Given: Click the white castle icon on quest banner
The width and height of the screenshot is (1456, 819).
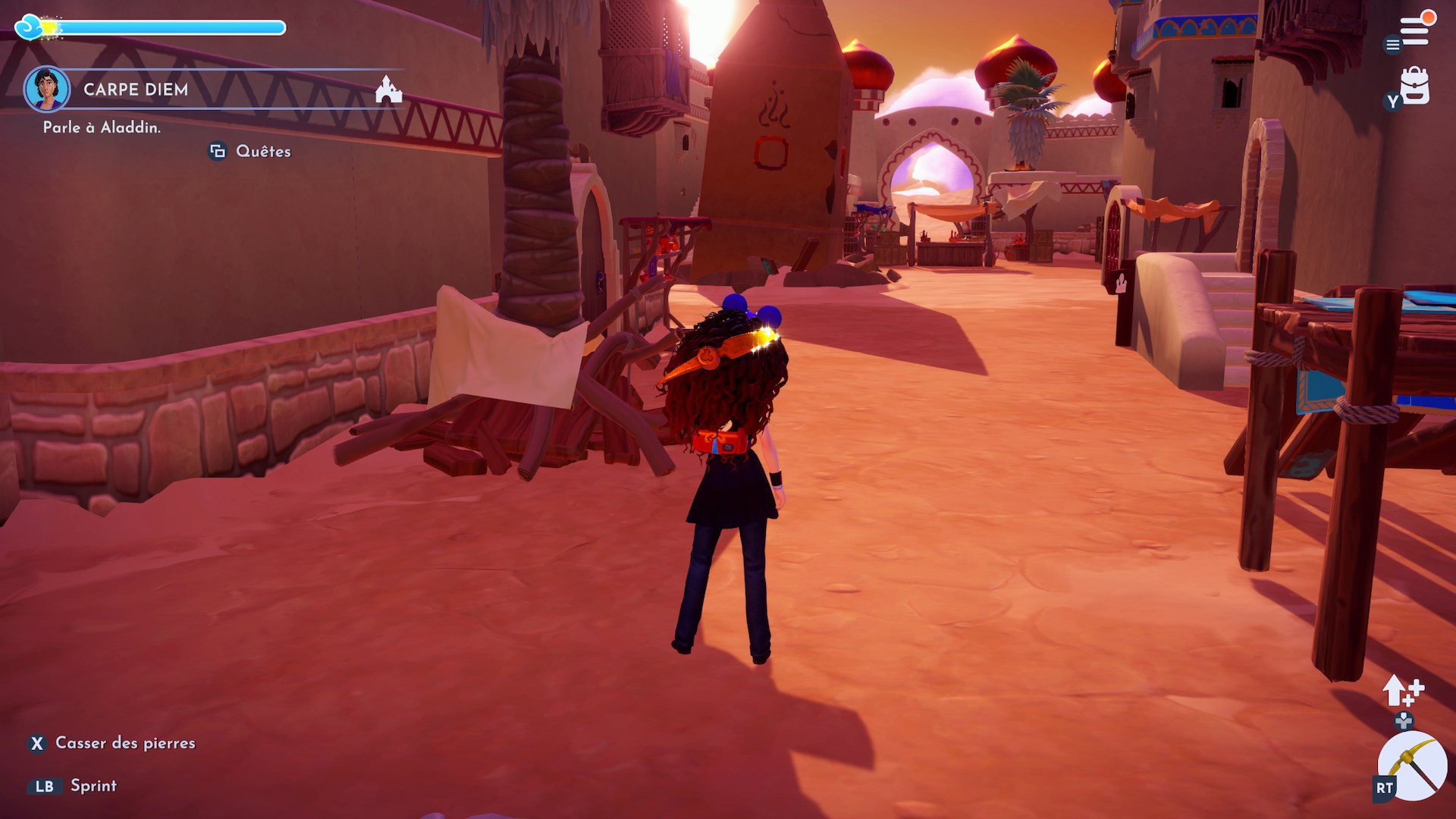Looking at the screenshot, I should pos(388,89).
